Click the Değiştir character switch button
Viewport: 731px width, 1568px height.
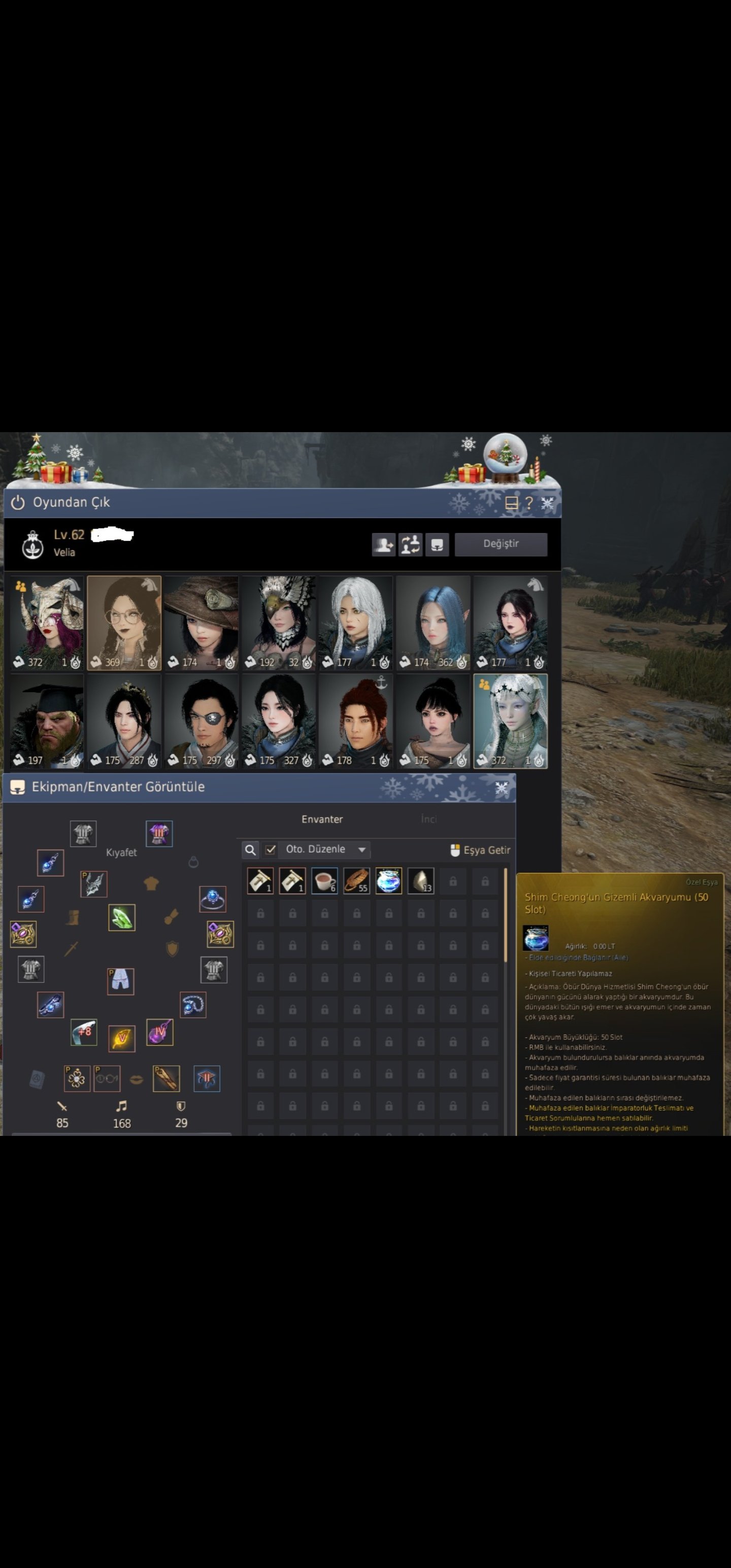501,543
